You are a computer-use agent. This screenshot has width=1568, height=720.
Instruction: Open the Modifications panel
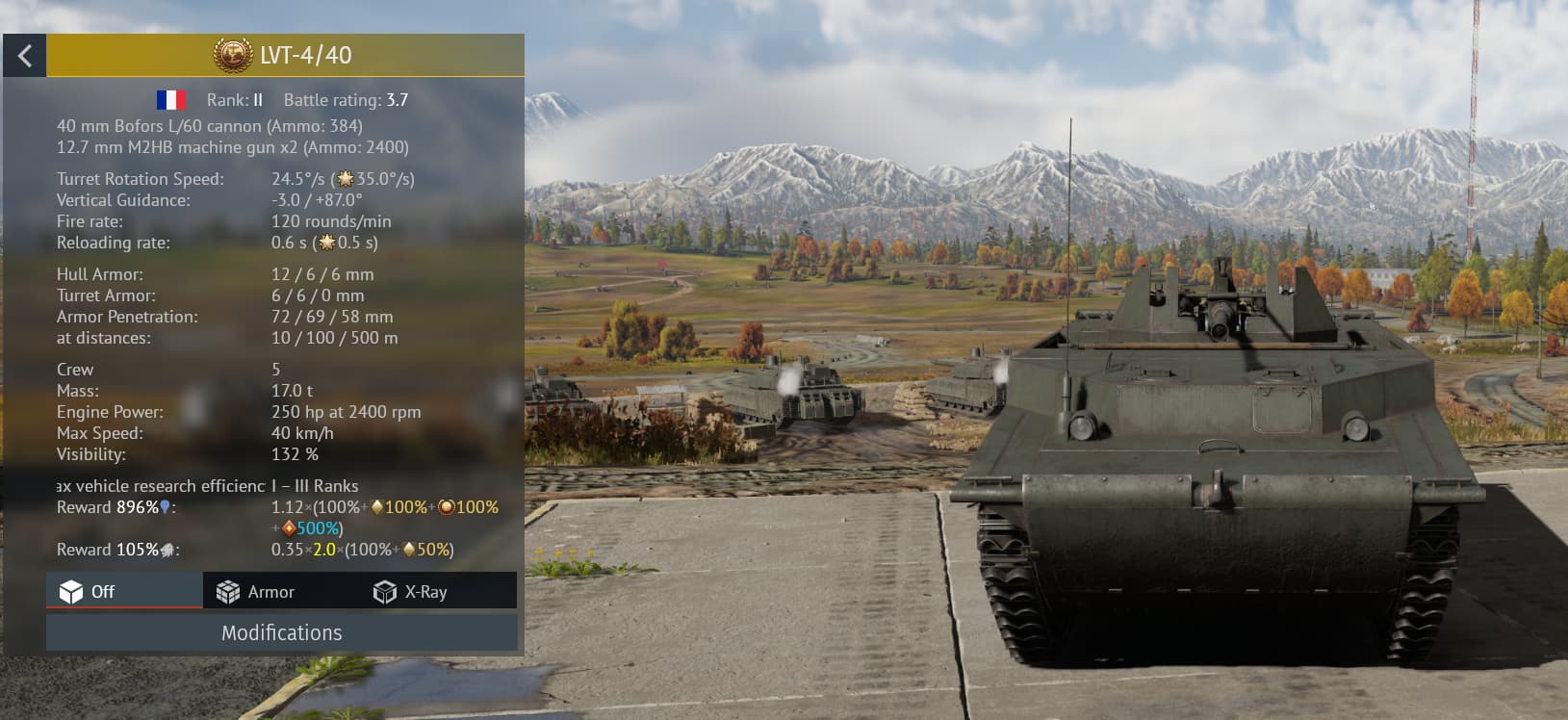click(x=282, y=632)
